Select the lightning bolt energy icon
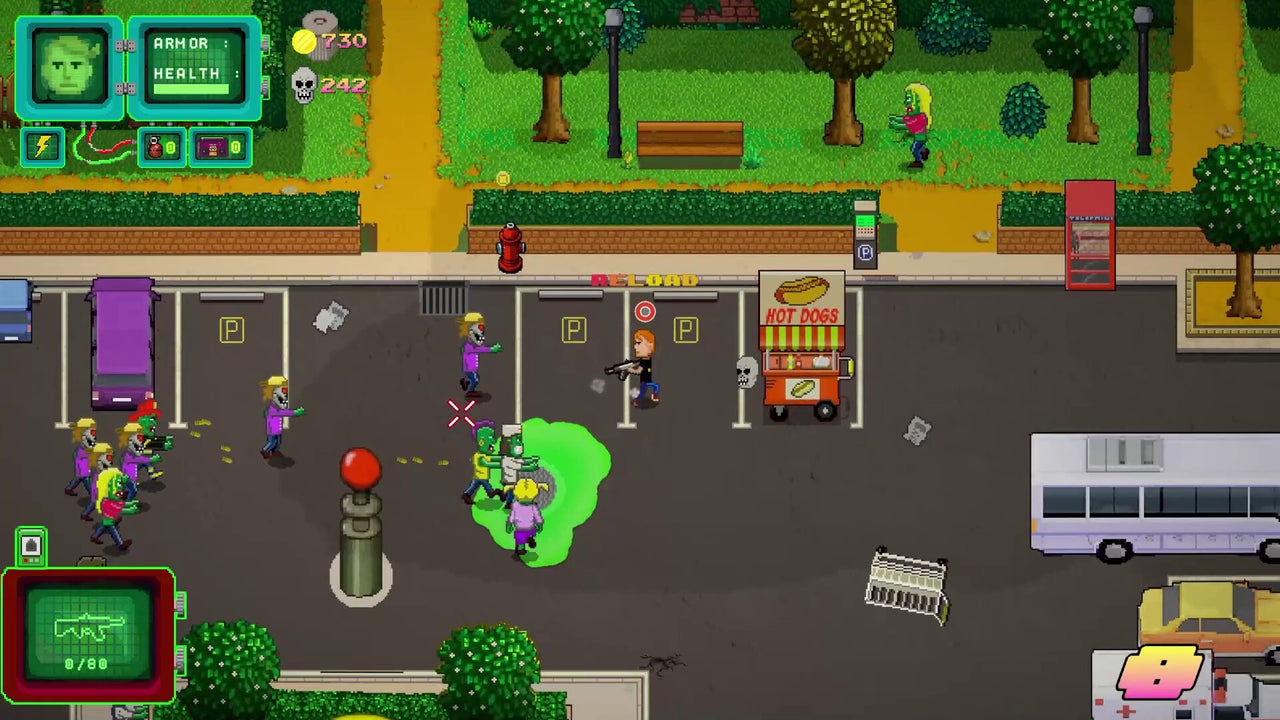1280x720 pixels. [x=43, y=147]
